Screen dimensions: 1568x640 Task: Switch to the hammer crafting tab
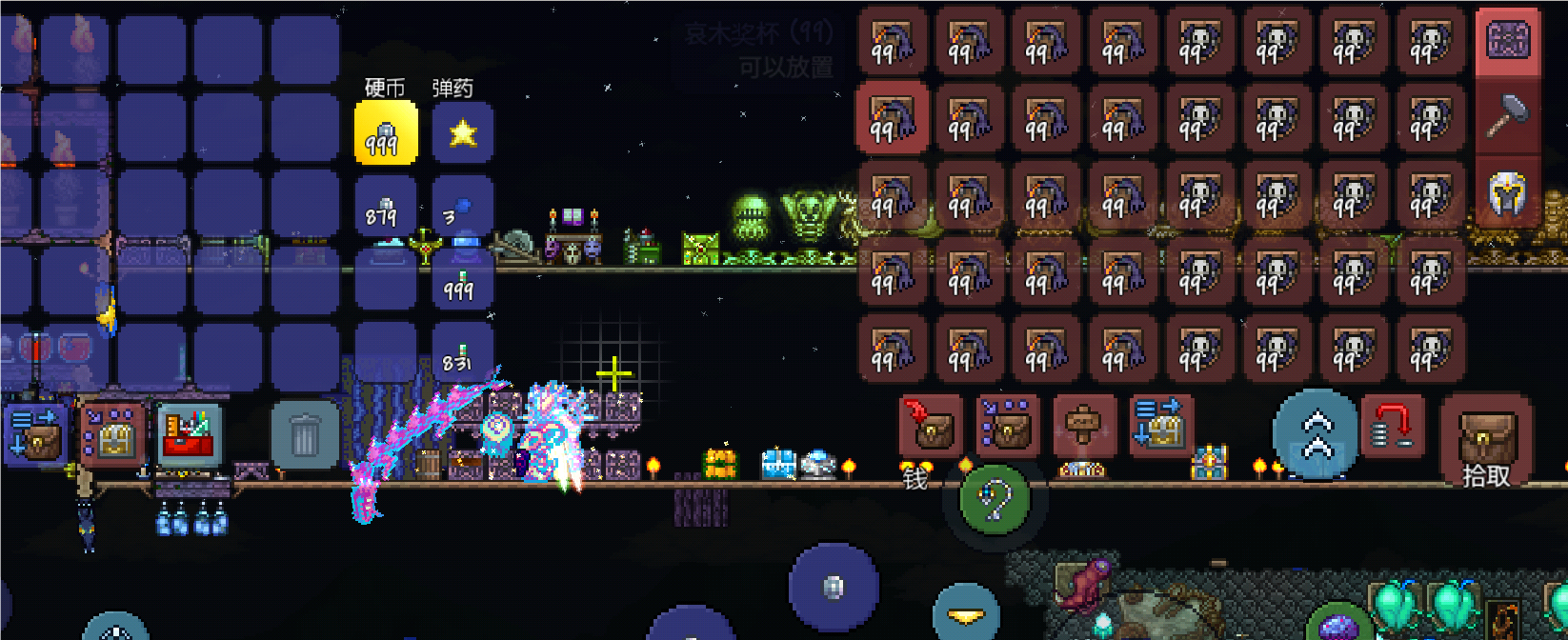(1508, 117)
